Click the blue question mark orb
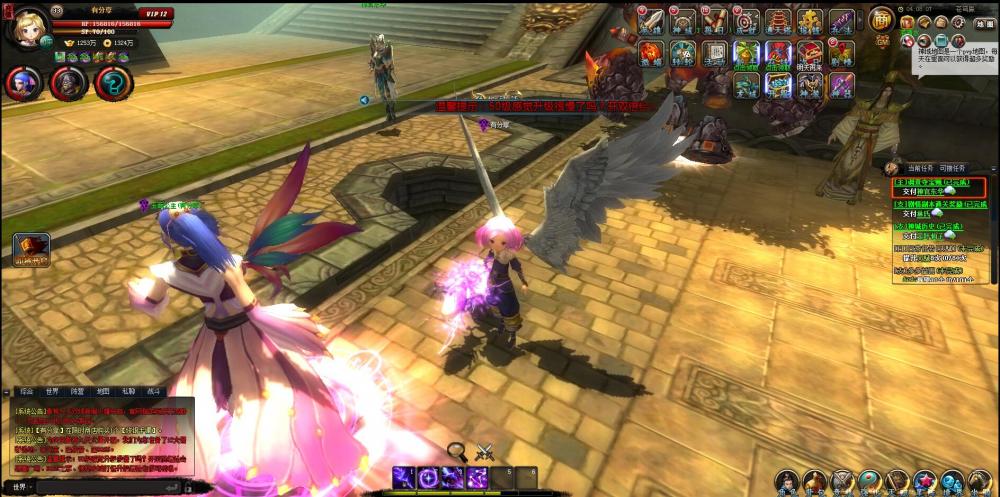 tap(114, 83)
